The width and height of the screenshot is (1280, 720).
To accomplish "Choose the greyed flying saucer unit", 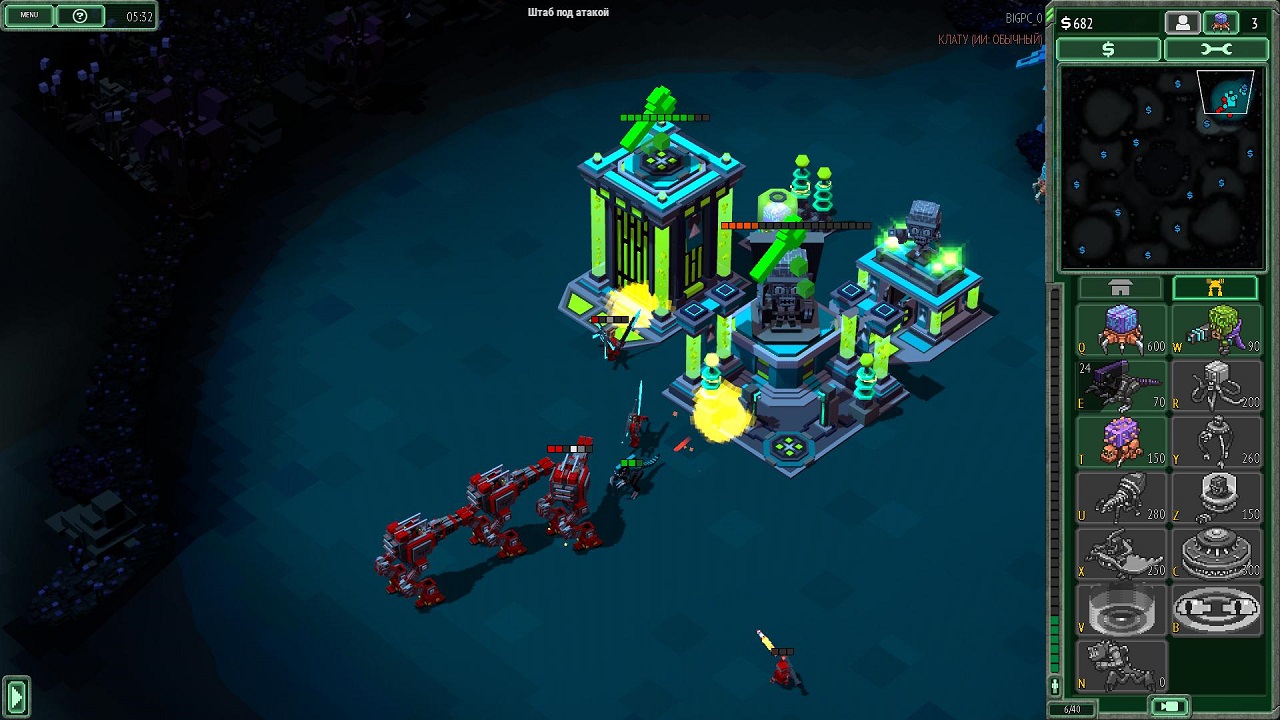I will coord(1215,554).
